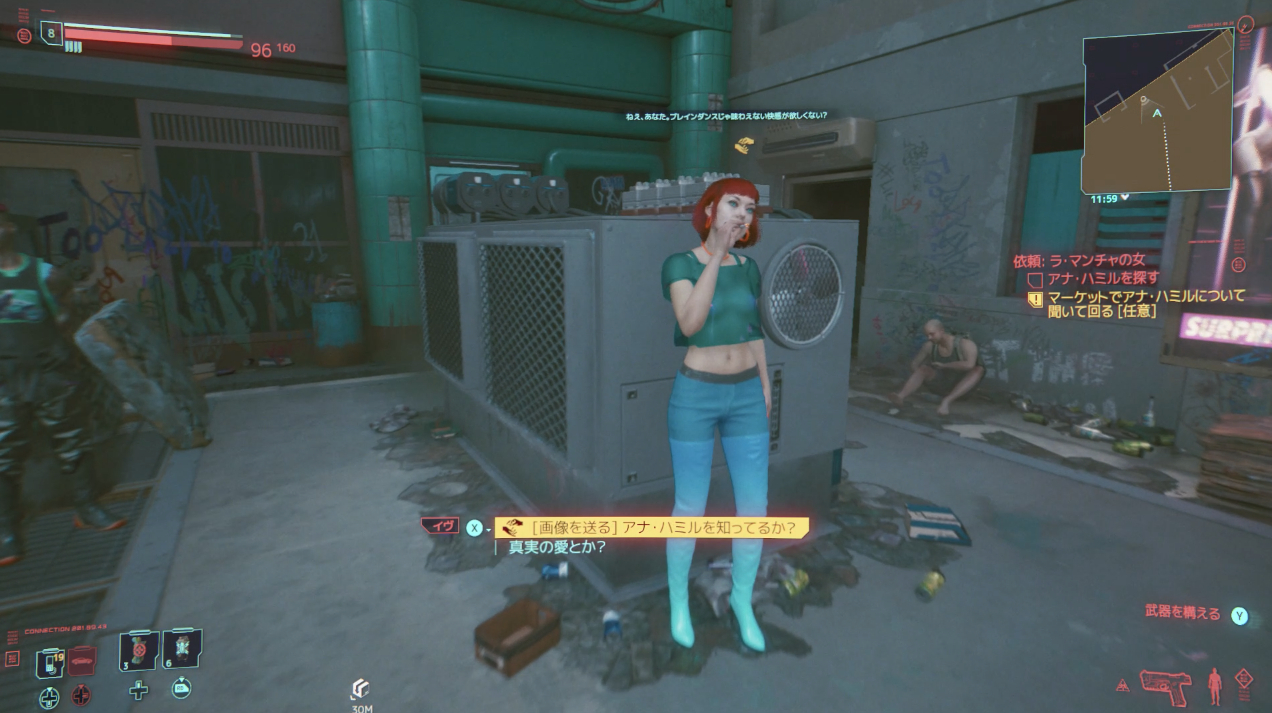Select the optional マーケット objective
This screenshot has height=713, width=1272.
(x=1145, y=304)
